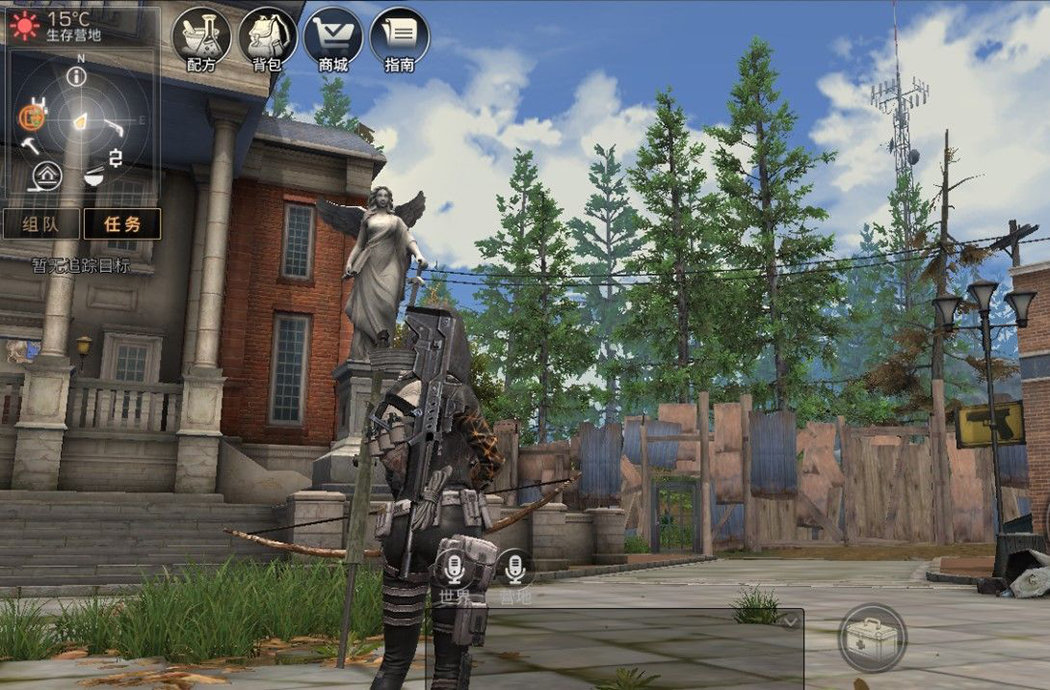Click the info marker on the minimap

click(x=77, y=76)
